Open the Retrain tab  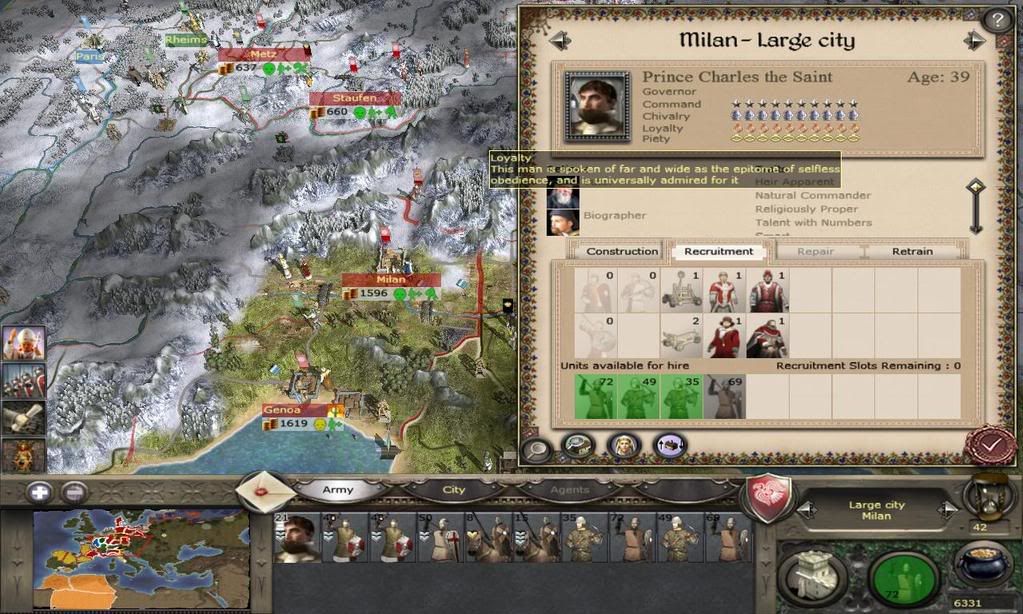click(912, 252)
